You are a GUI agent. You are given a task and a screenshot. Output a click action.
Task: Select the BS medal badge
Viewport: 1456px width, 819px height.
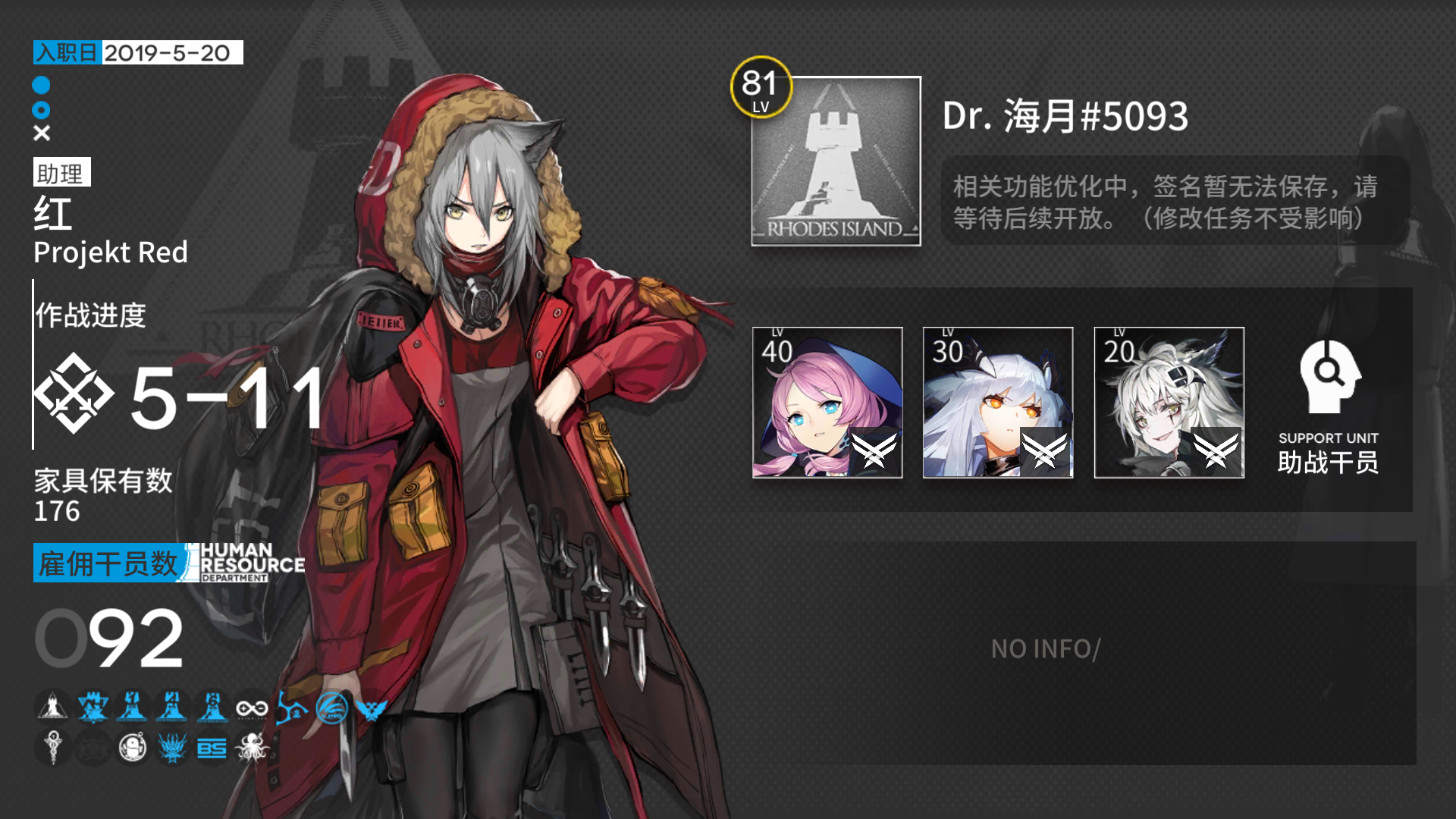(x=213, y=748)
